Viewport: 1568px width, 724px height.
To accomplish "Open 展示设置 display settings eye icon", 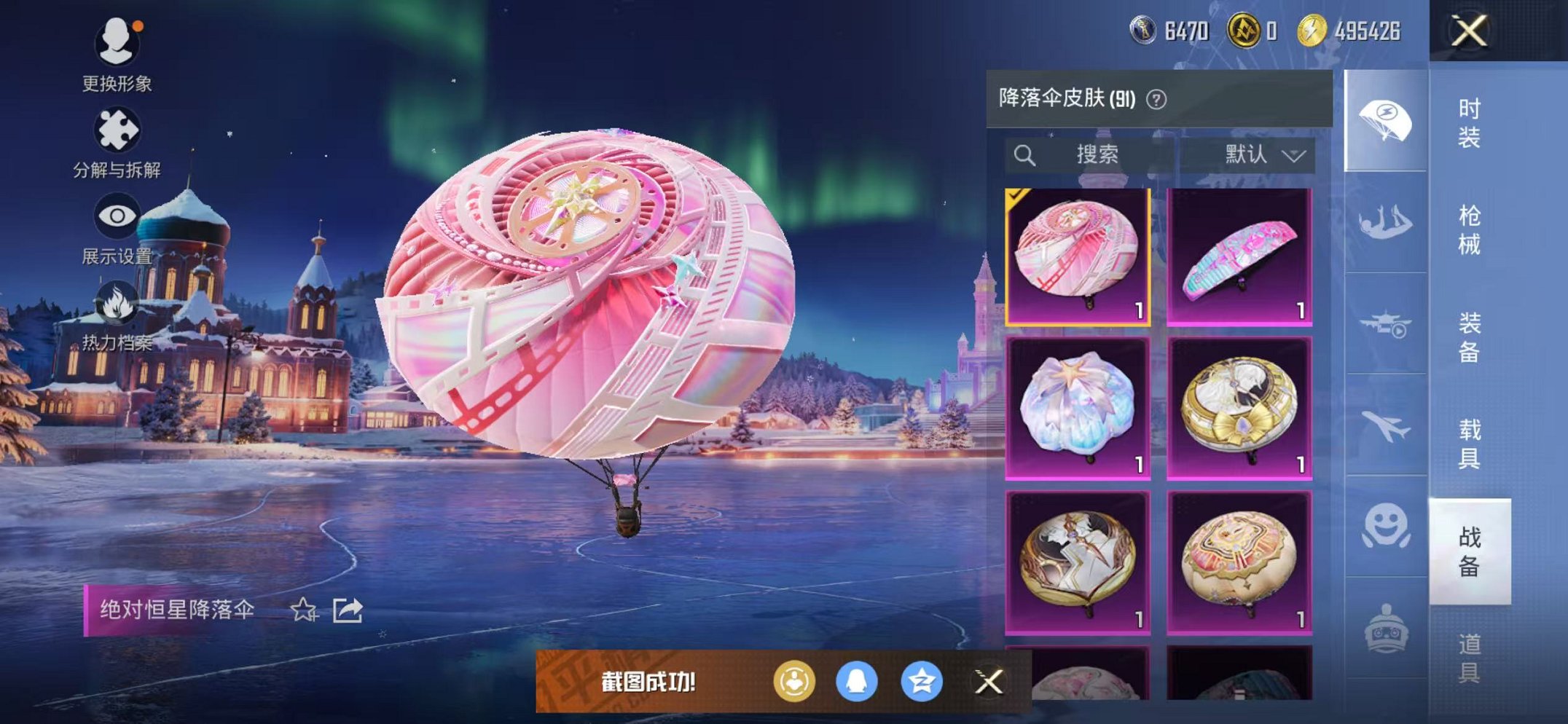I will (x=119, y=213).
